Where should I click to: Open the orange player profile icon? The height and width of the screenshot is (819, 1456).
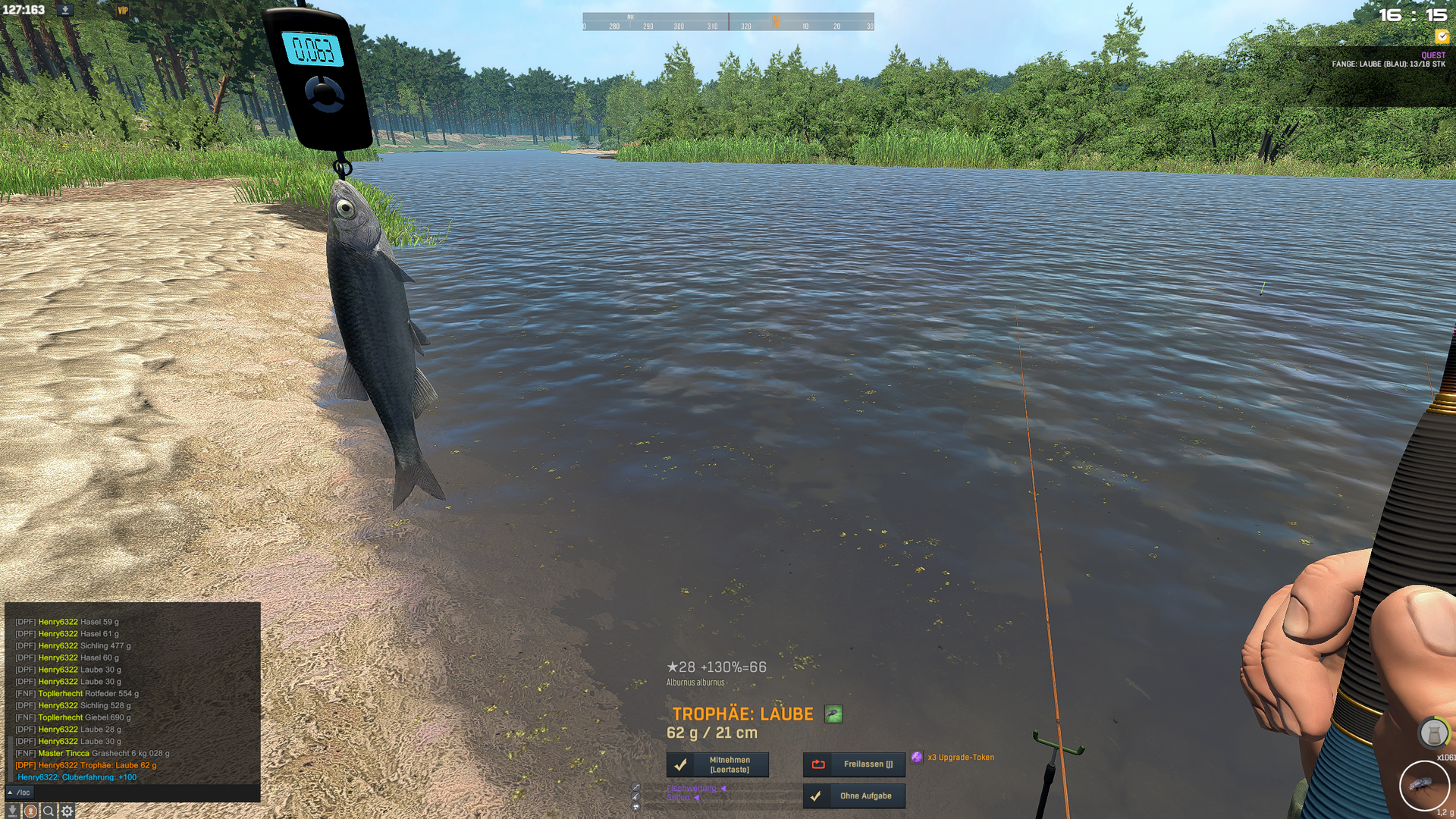click(x=30, y=811)
